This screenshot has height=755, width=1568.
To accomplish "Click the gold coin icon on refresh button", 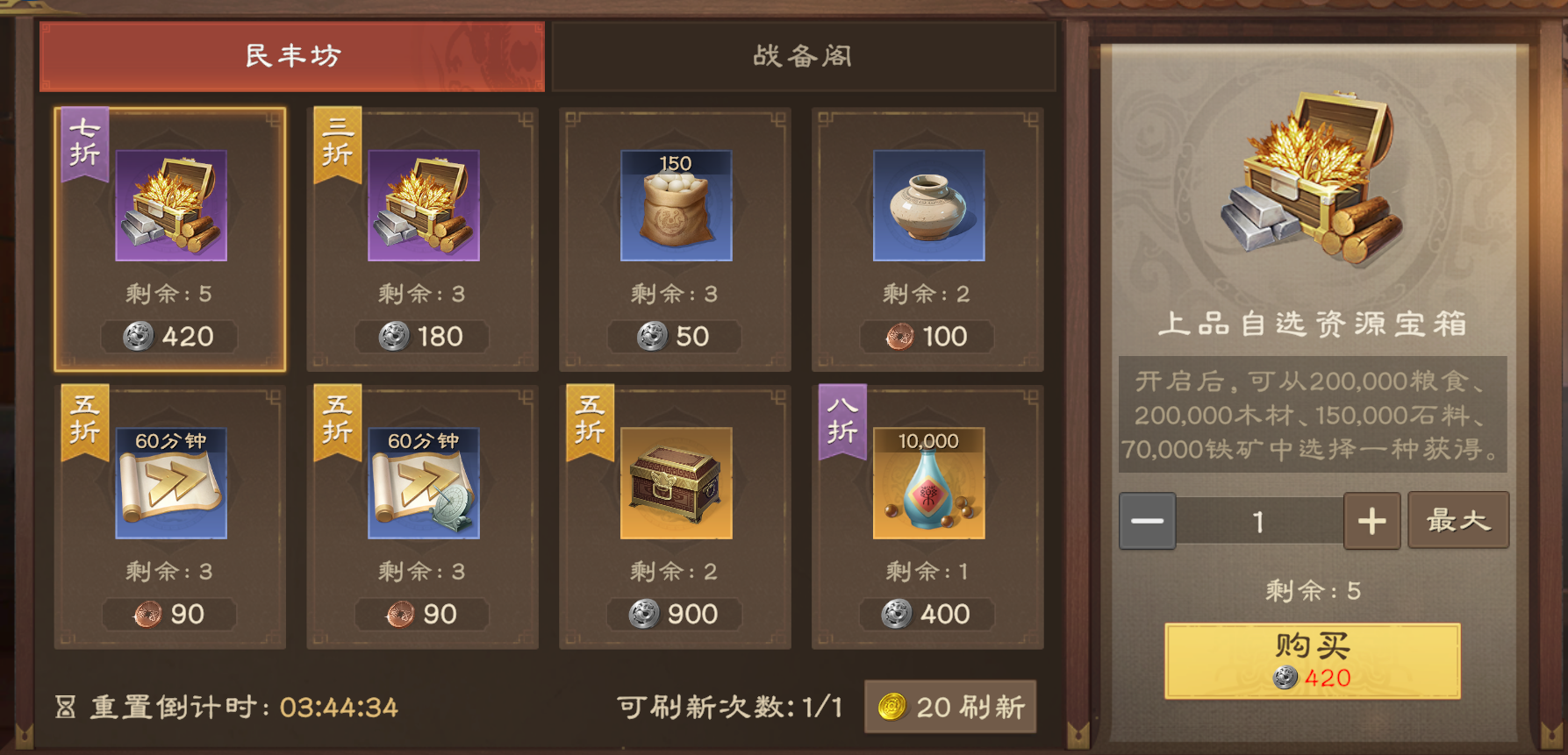I will [x=894, y=706].
